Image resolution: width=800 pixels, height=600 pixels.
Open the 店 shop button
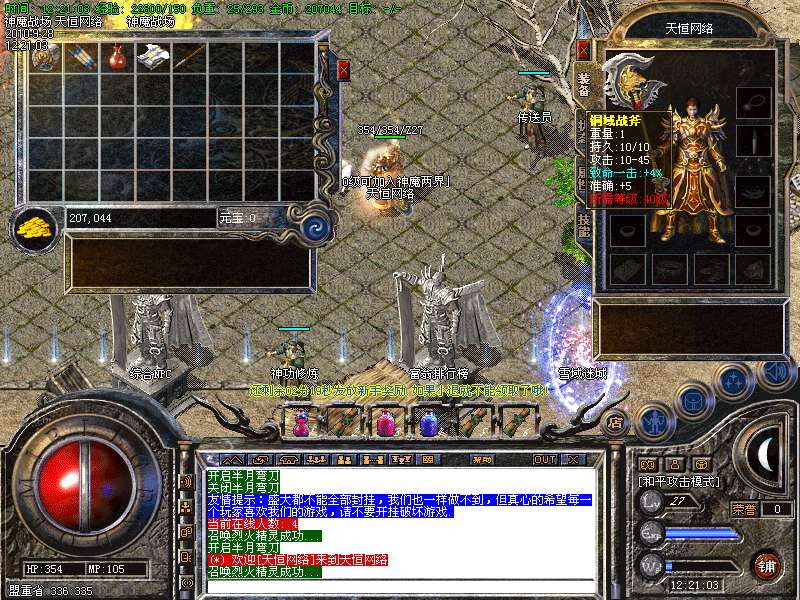click(616, 422)
